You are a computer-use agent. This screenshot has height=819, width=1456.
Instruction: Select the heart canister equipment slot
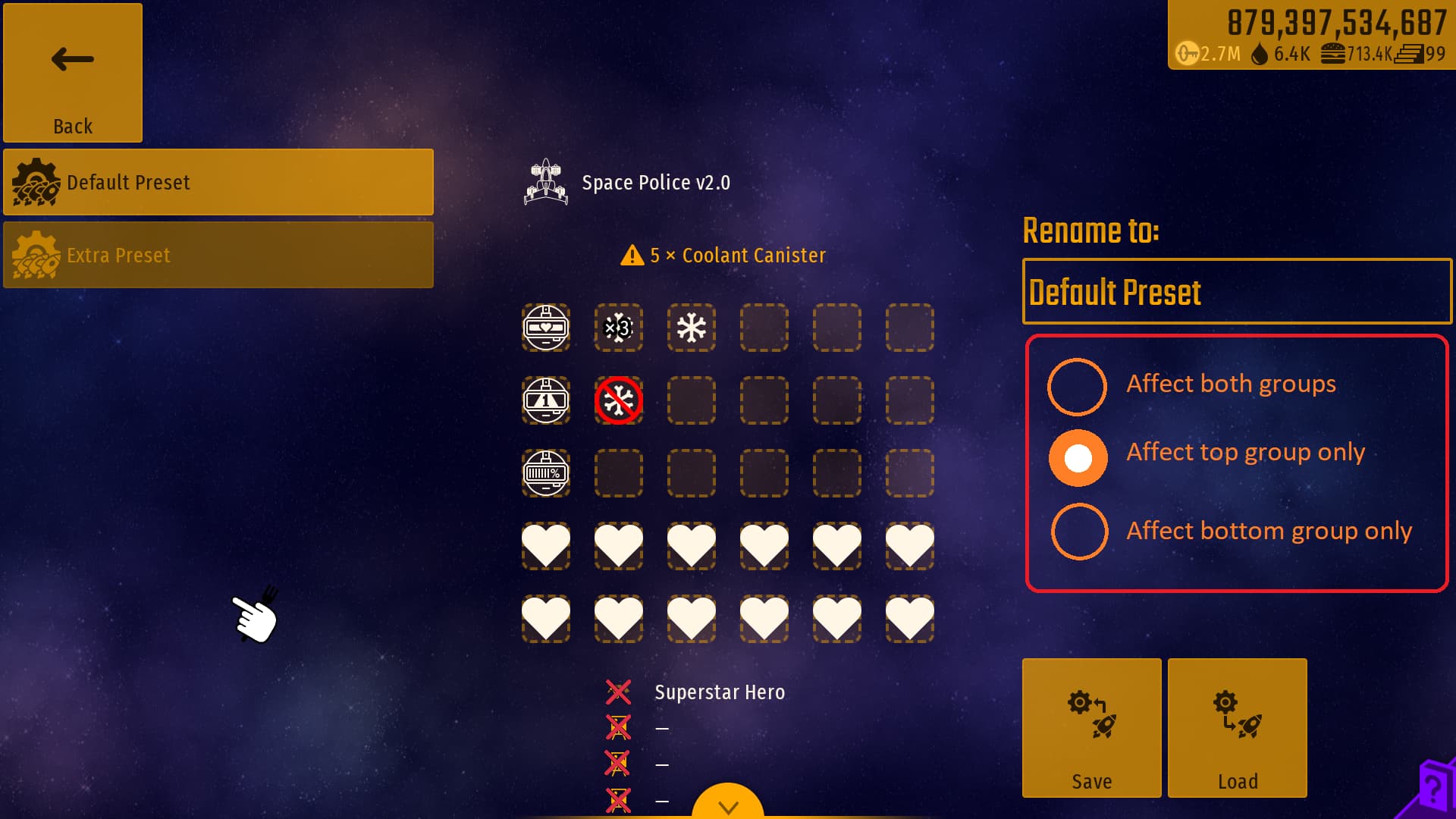click(546, 328)
